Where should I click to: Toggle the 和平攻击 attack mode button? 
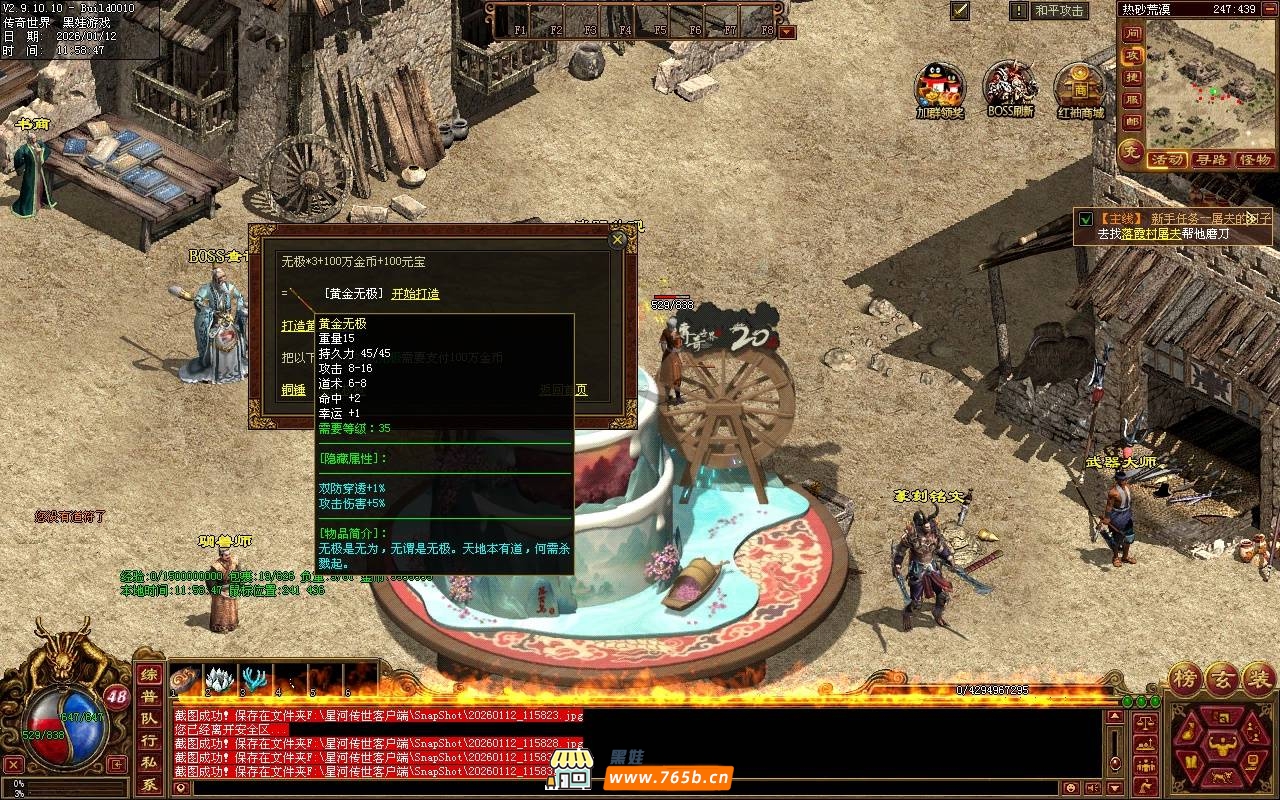pyautogui.click(x=1059, y=11)
